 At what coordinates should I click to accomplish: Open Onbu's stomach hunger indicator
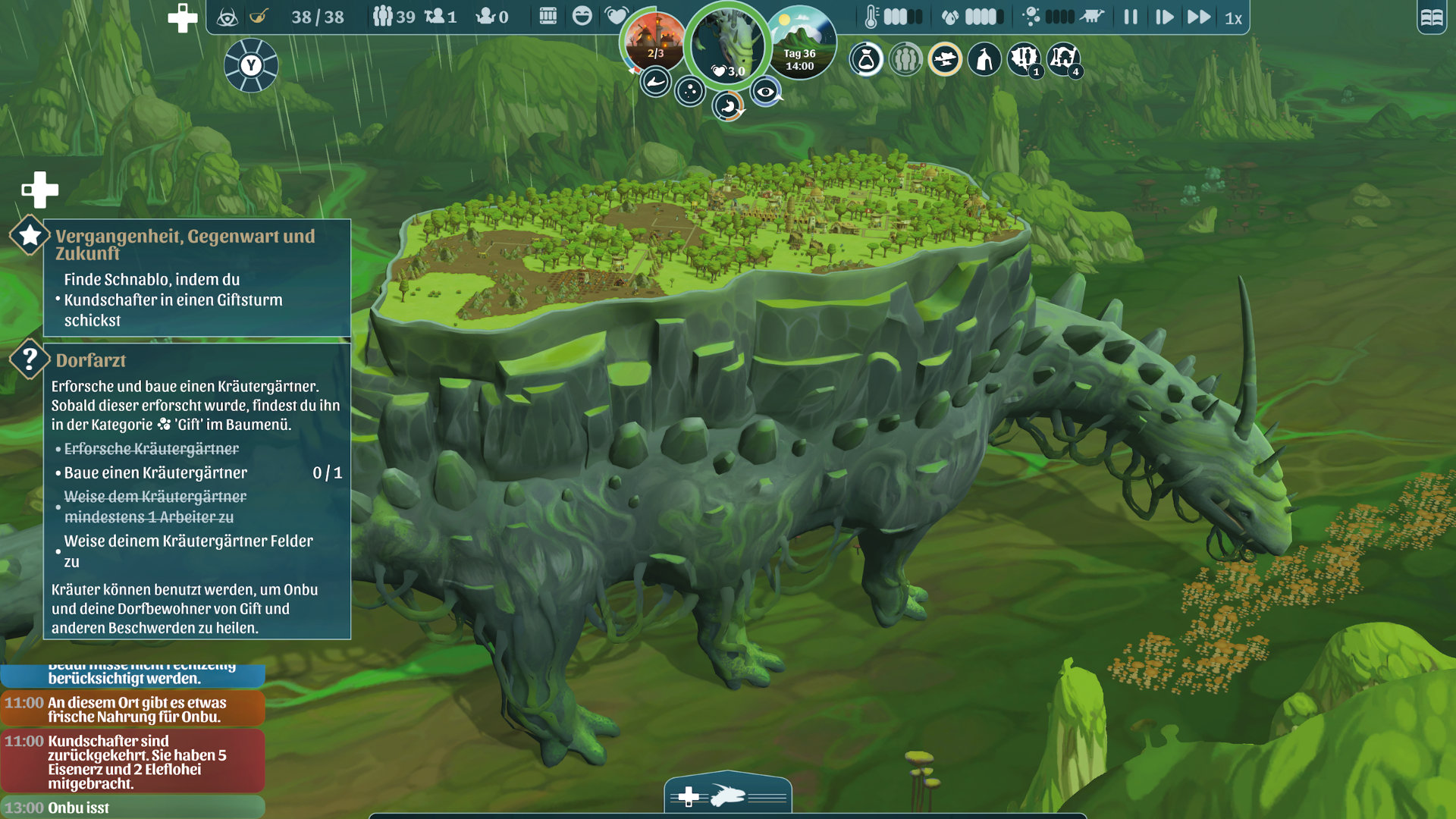click(728, 106)
